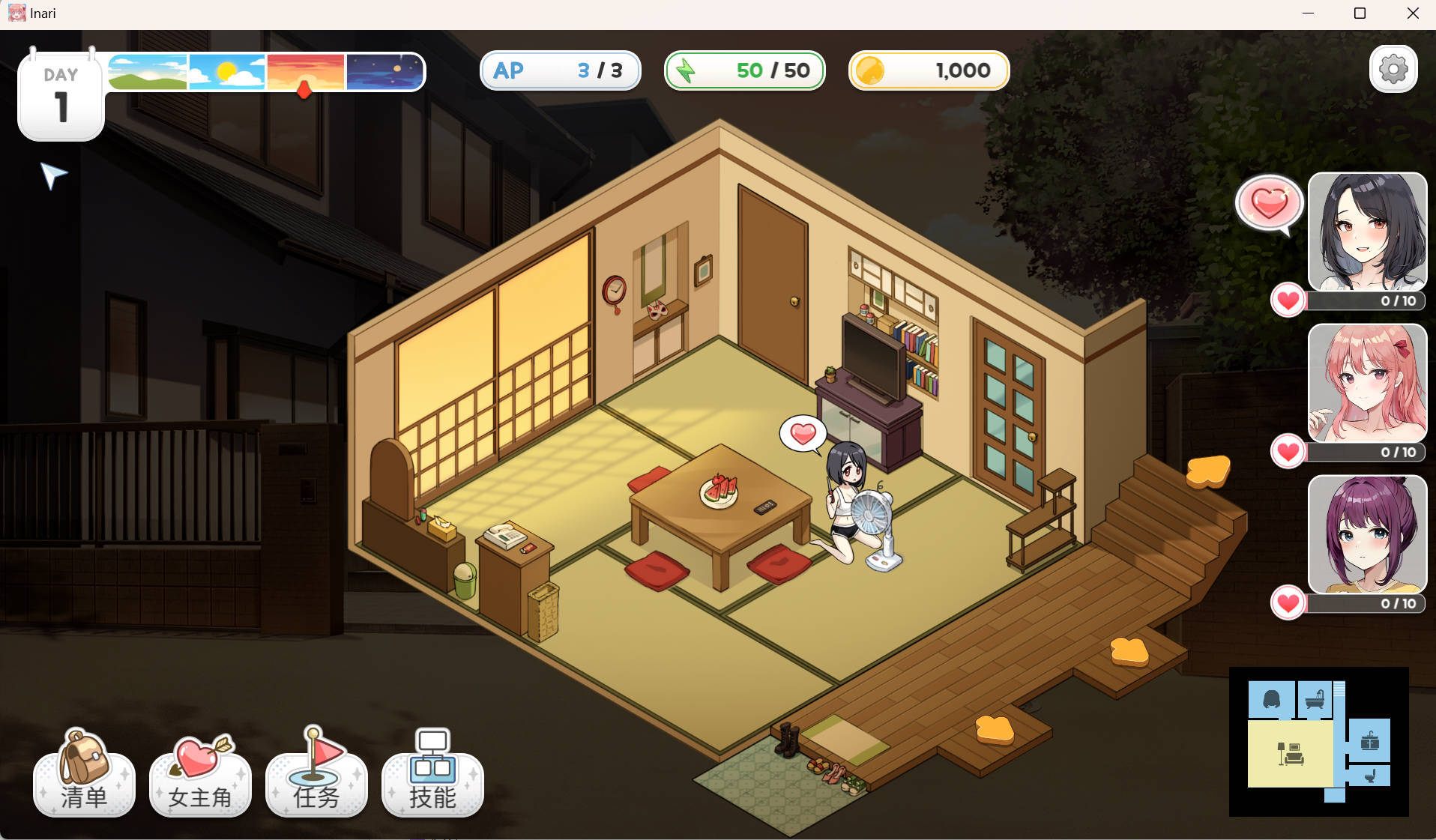Go to the kitchen sink room on the minimap
The image size is (1436, 840).
pos(1369,741)
